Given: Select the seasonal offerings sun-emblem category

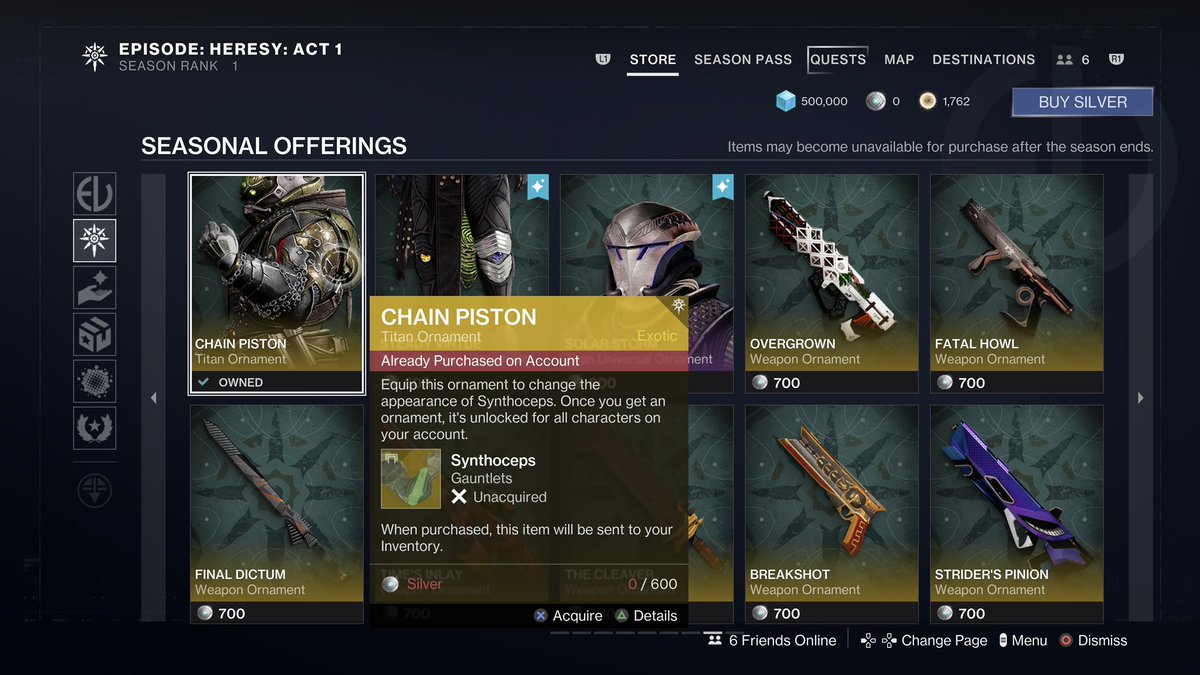Looking at the screenshot, I should pyautogui.click(x=95, y=241).
